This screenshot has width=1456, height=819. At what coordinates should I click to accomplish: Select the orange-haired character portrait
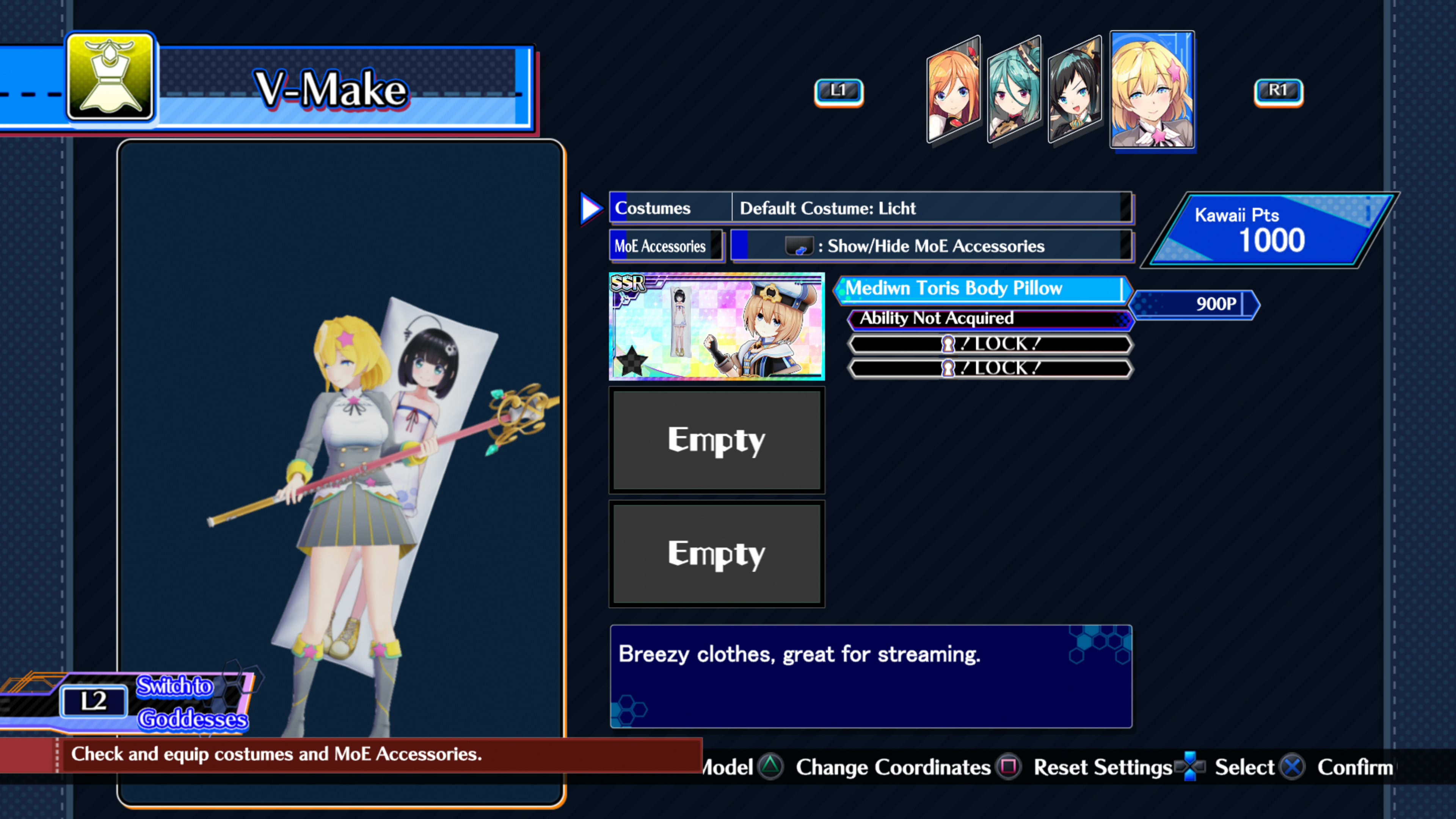pyautogui.click(x=954, y=91)
